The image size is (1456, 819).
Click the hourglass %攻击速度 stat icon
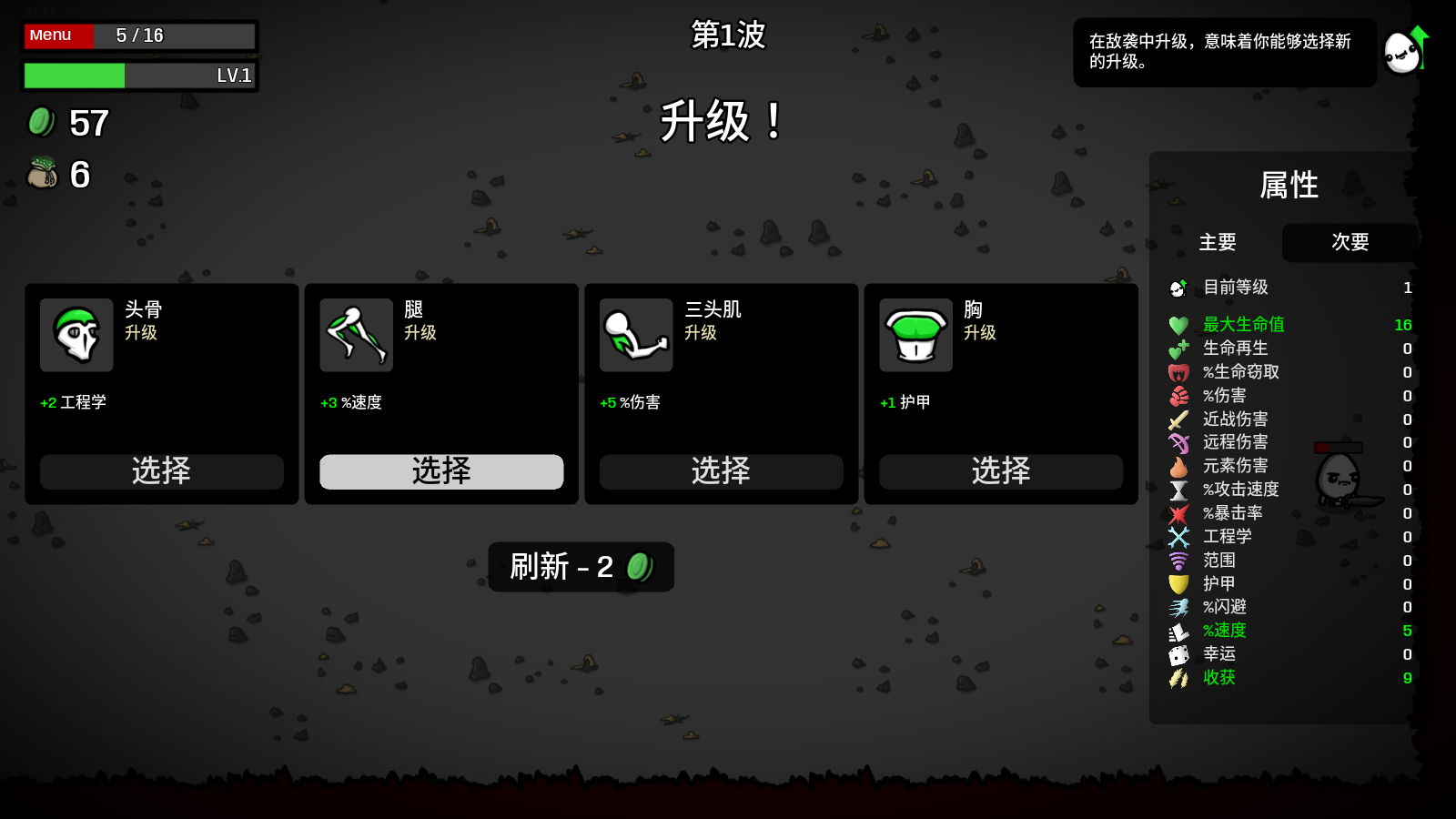[x=1179, y=490]
